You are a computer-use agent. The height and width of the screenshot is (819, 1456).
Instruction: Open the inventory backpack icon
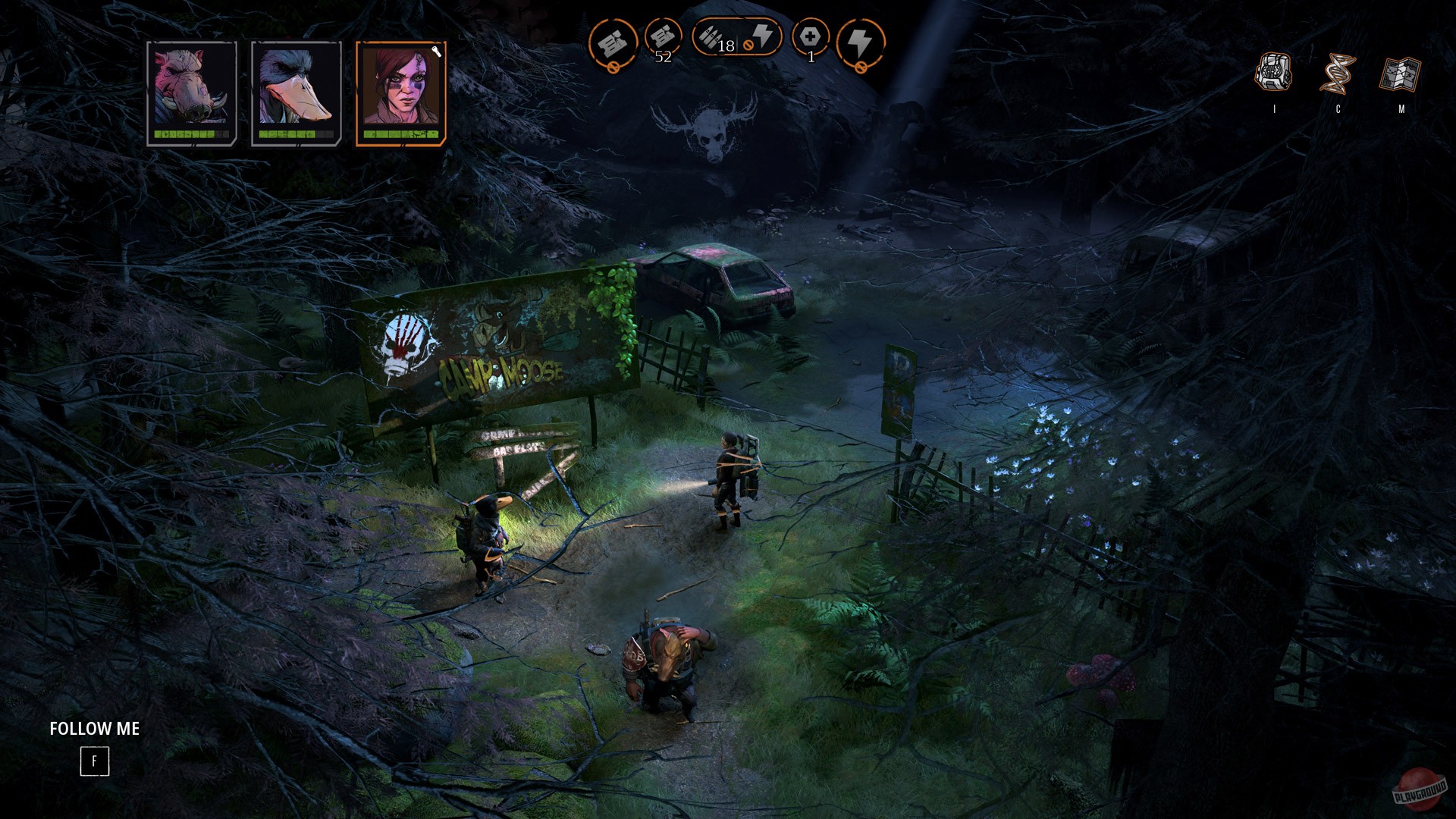click(x=1274, y=72)
